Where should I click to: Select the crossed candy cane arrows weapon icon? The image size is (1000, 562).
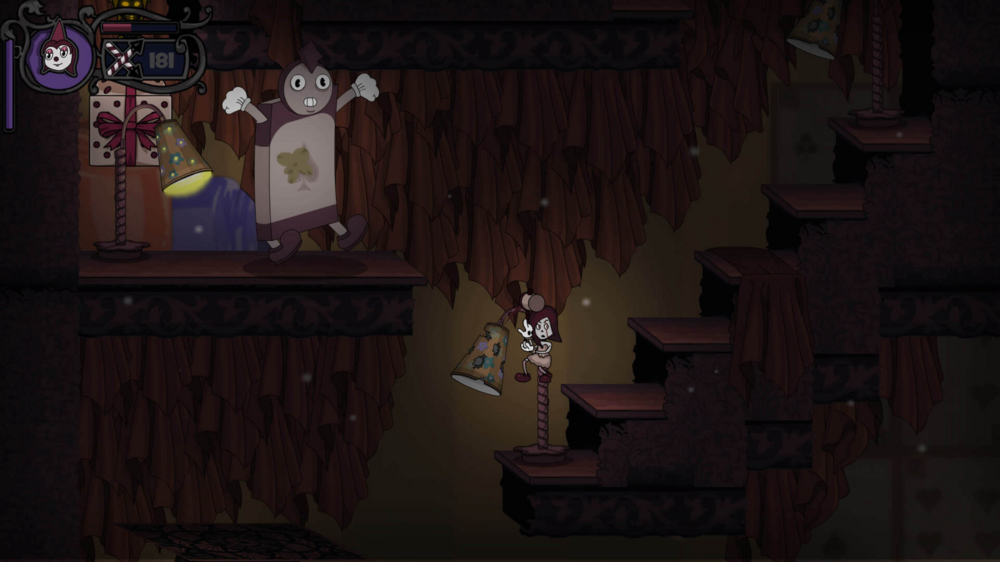click(119, 60)
